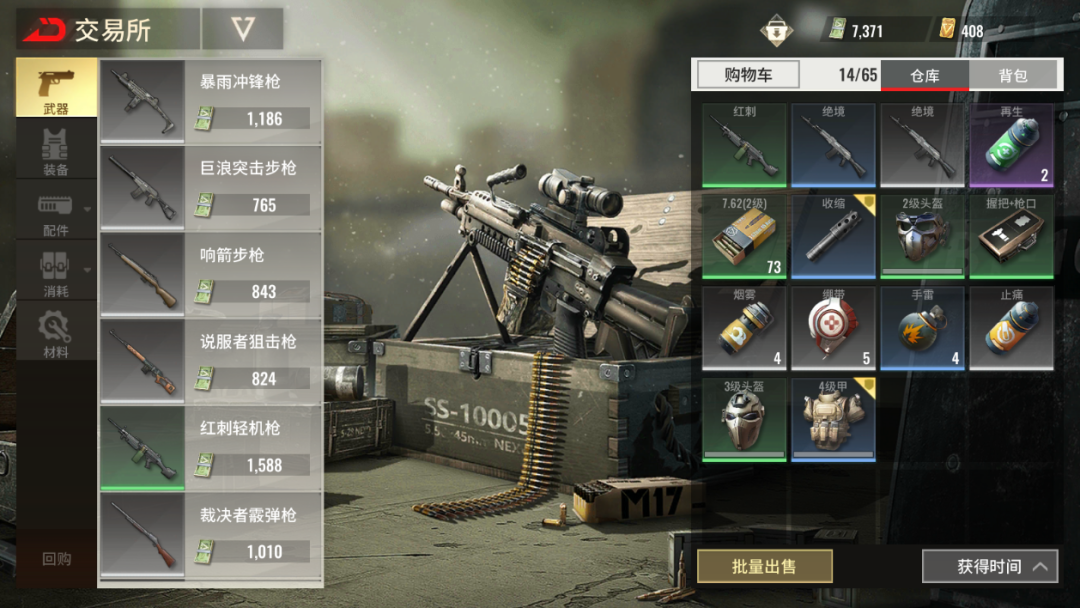Click the 批量出售 bulk sell button

coord(764,567)
